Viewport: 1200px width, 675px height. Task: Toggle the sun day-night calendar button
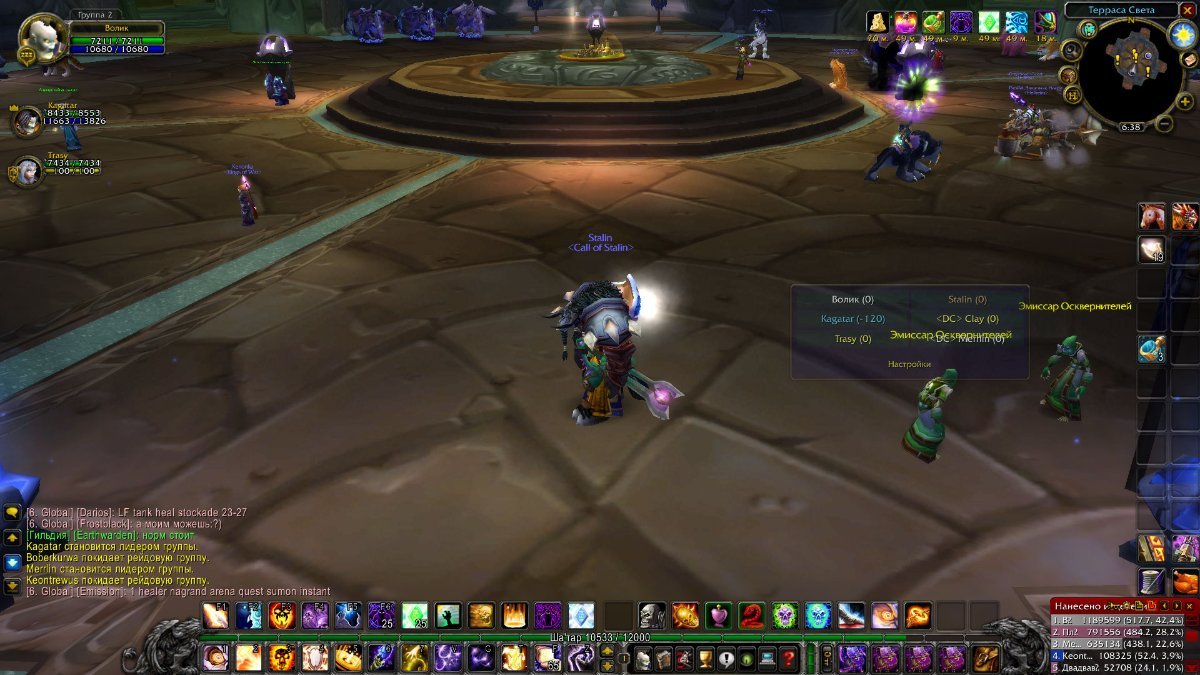tap(1182, 35)
